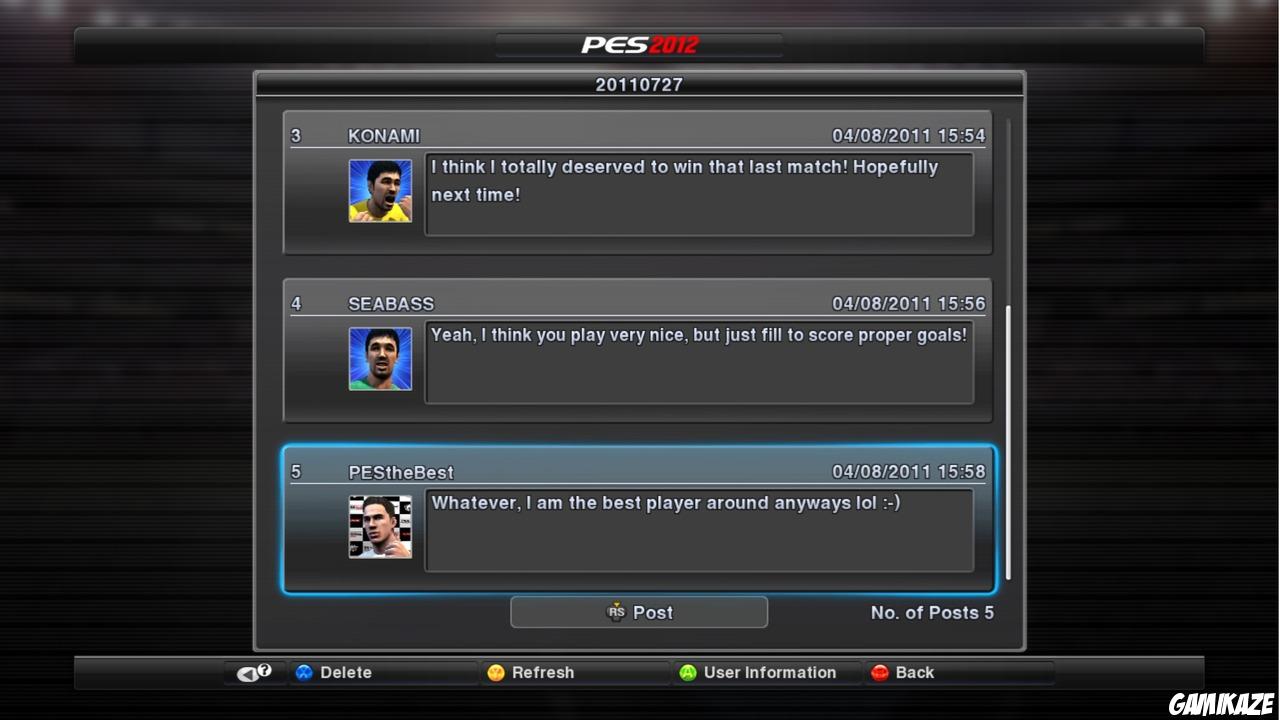Open the help controls icon in bottom bar
The image size is (1280, 720).
pyautogui.click(x=252, y=672)
